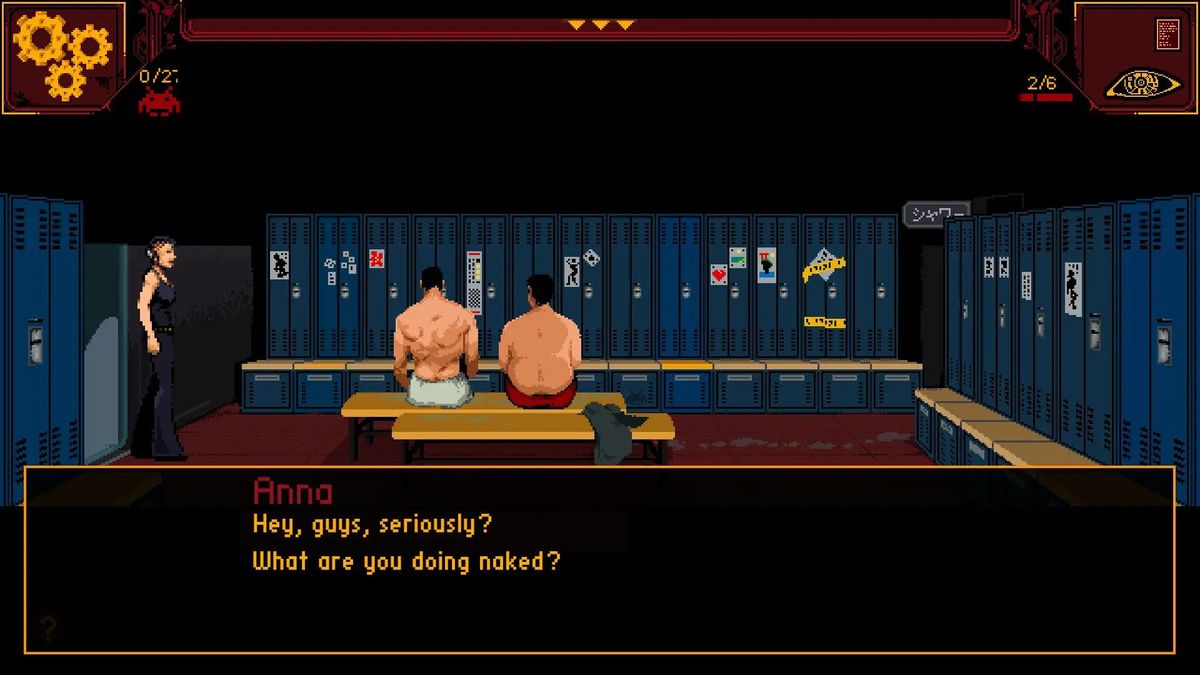Activate the eye vision icon
Viewport: 1200px width, 675px height.
[x=1142, y=84]
